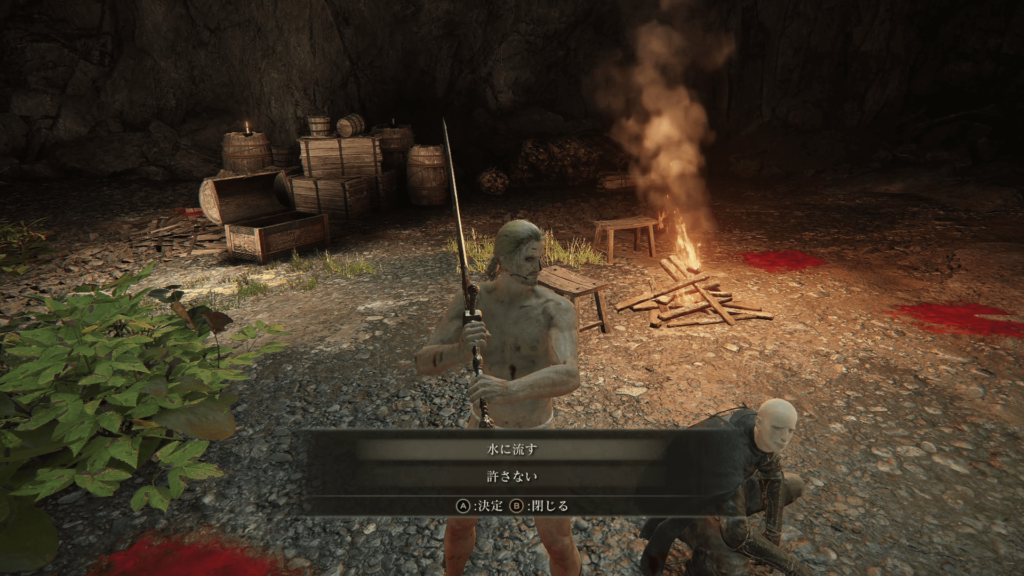Select the 許さない dialogue option
This screenshot has height=576, width=1024.
pos(512,477)
